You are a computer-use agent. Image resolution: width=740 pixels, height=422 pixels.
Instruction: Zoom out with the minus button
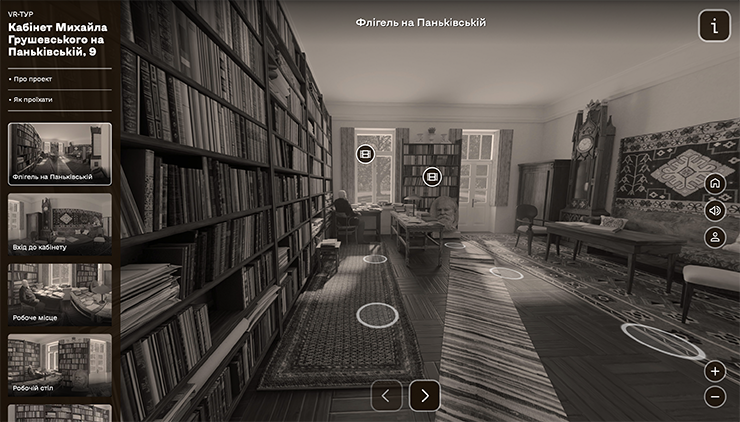click(x=714, y=396)
